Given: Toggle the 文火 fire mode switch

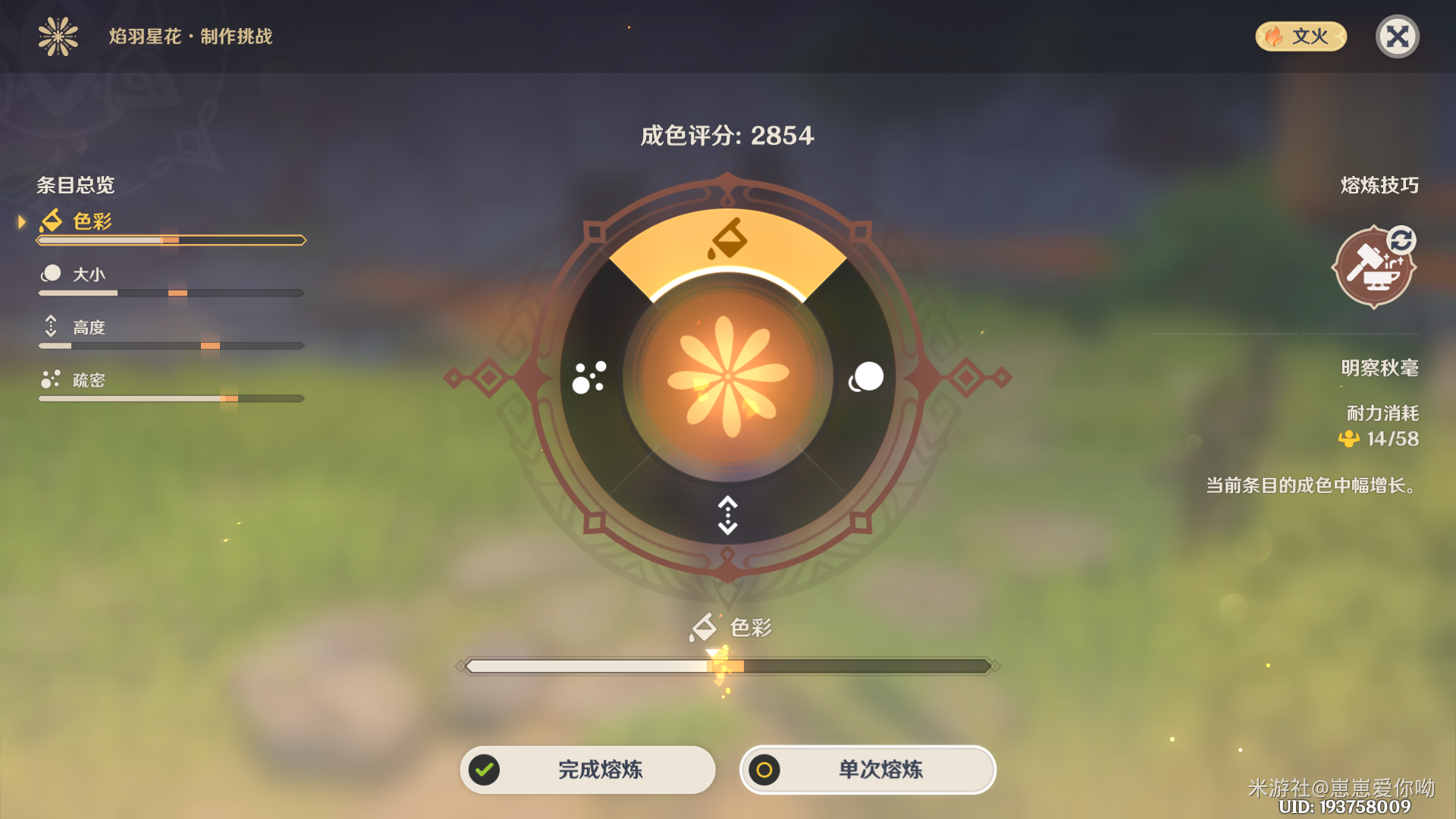Looking at the screenshot, I should pos(1300,36).
